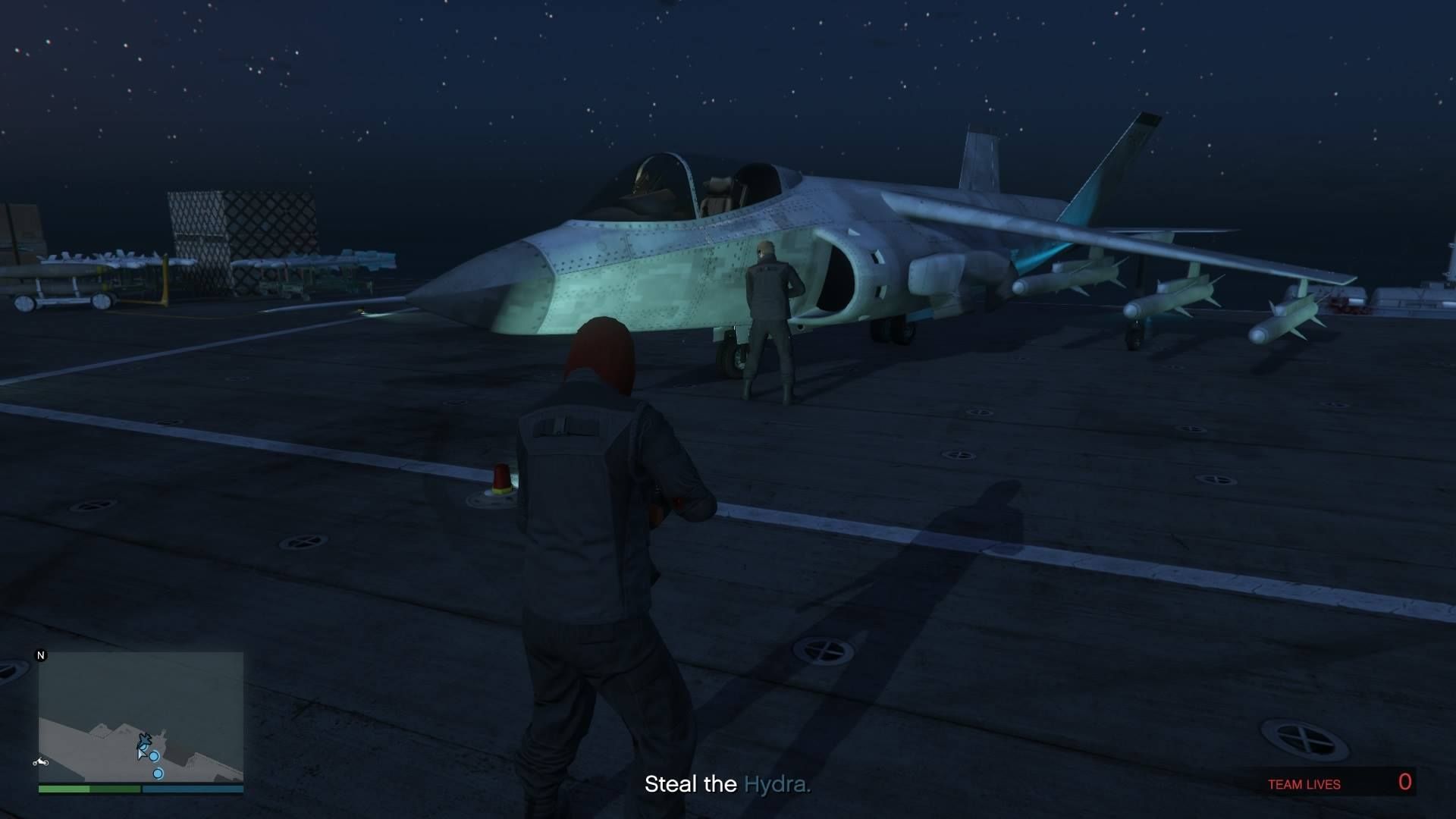Click the Hydra jet blip on minimap
This screenshot has width=1456, height=819.
coord(145,739)
